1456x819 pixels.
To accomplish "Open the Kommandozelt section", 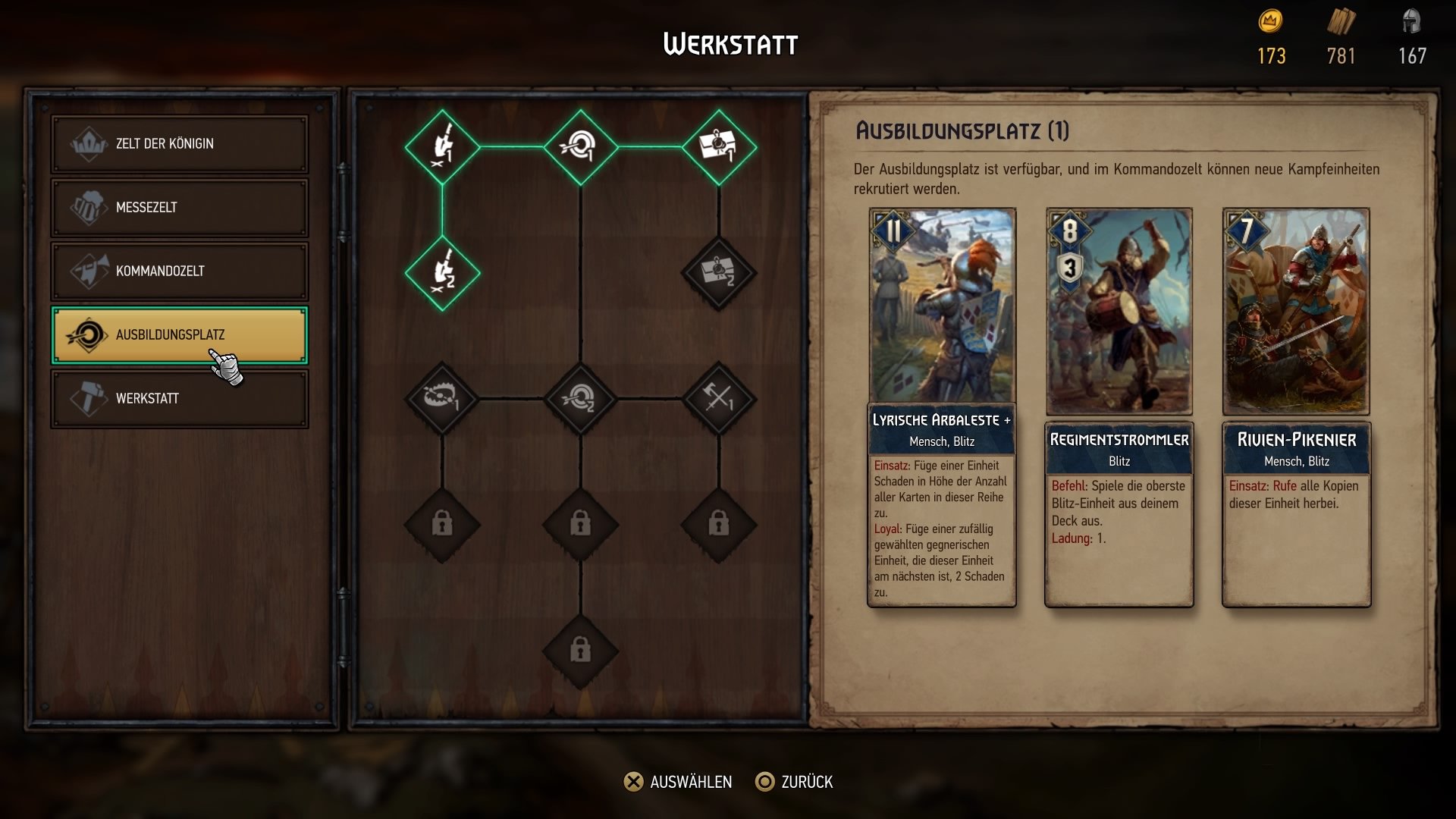I will coord(179,271).
